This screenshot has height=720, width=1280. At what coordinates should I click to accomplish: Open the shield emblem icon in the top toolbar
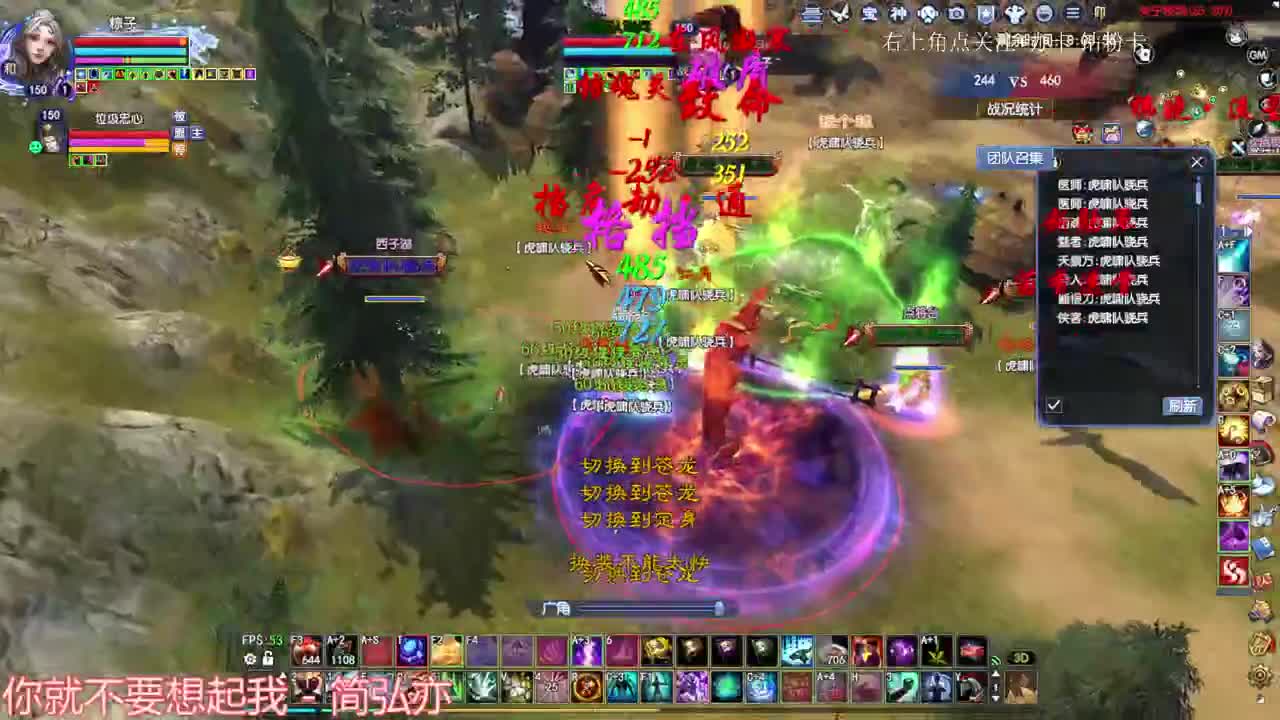tap(987, 15)
